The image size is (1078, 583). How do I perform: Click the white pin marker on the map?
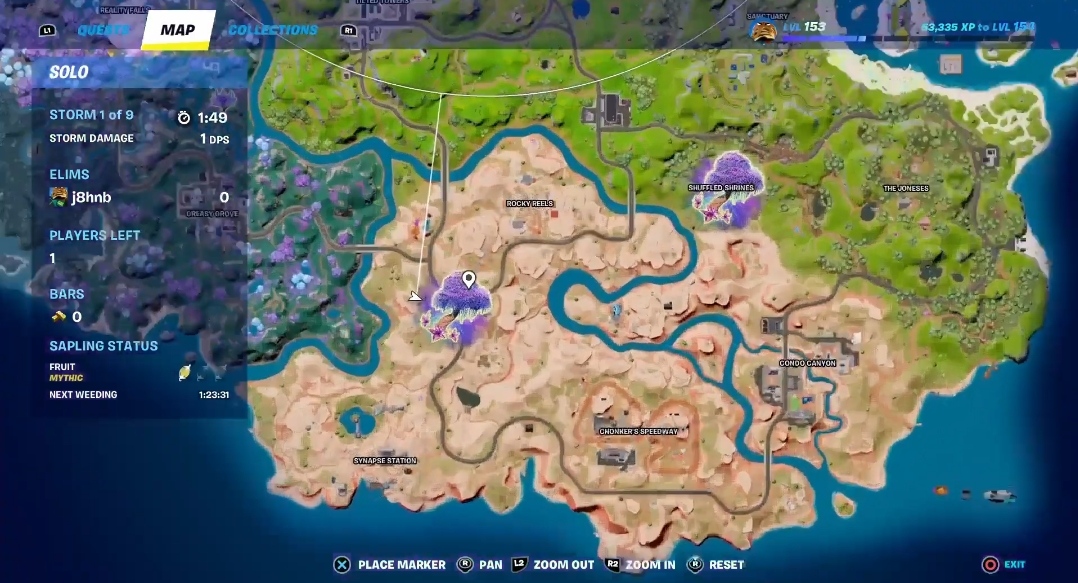coord(468,281)
